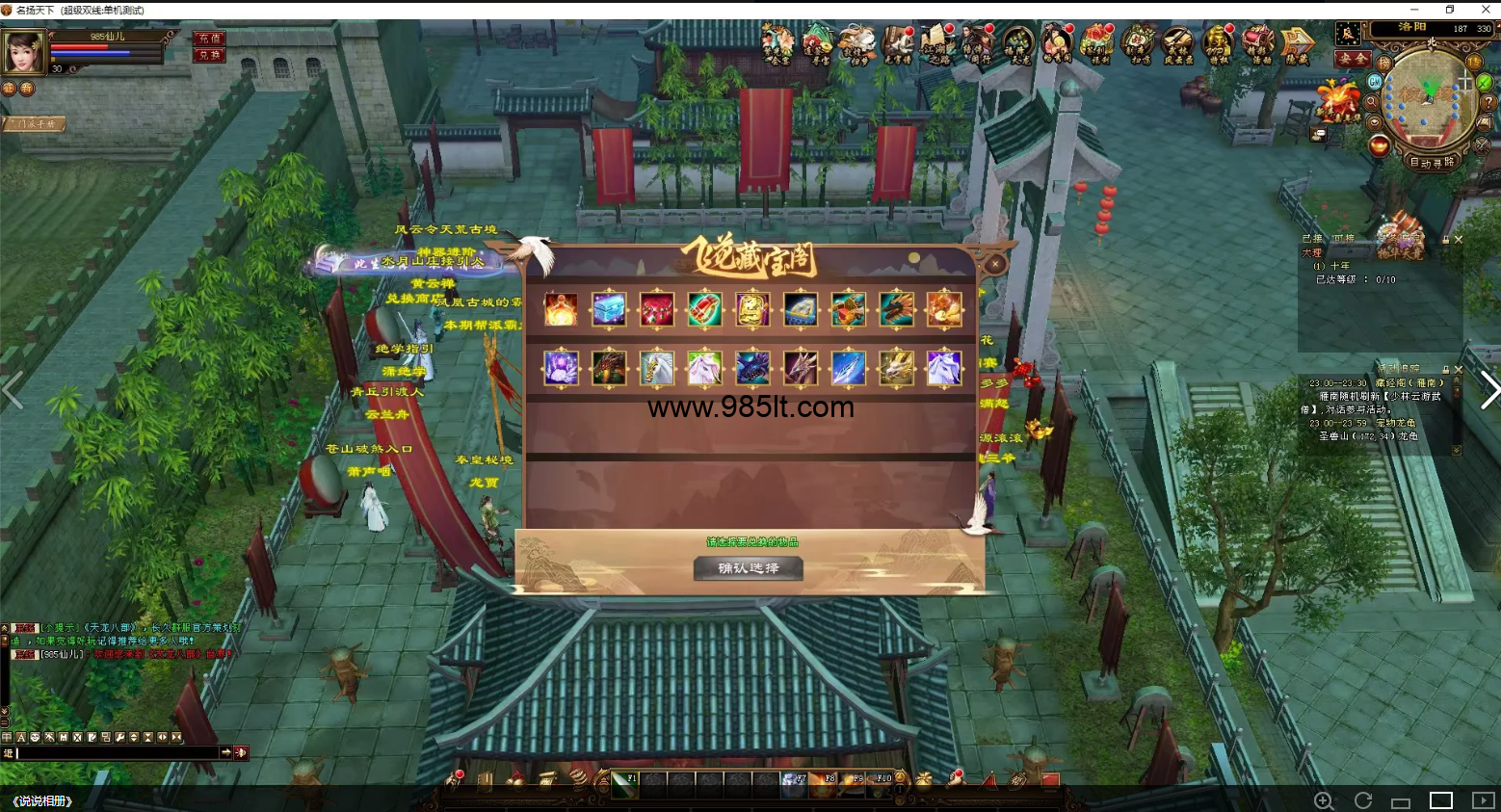1501x812 pixels.
Task: Select the flaming monk figure item
Action: coord(561,309)
